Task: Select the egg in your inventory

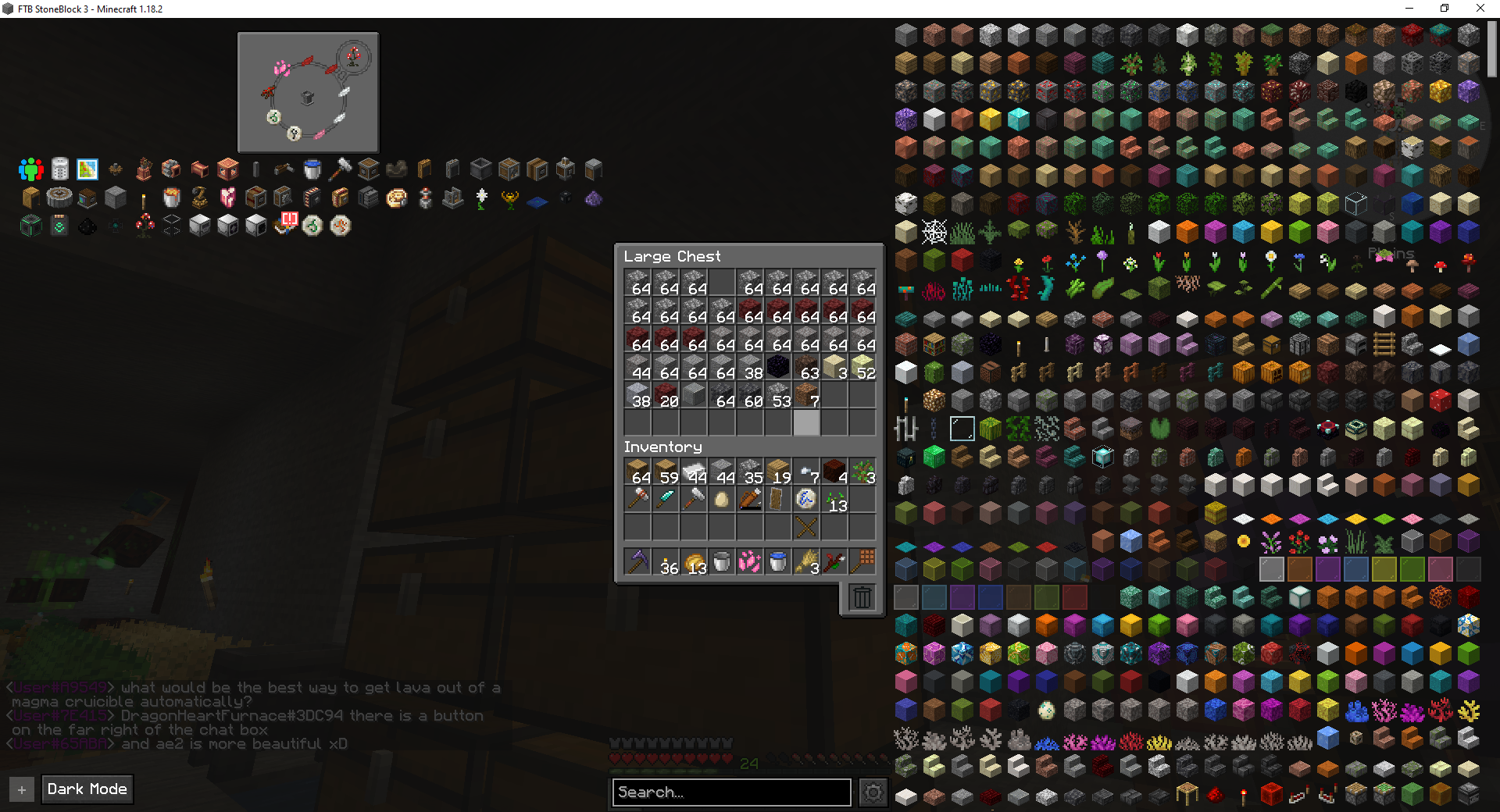Action: pyautogui.click(x=721, y=498)
